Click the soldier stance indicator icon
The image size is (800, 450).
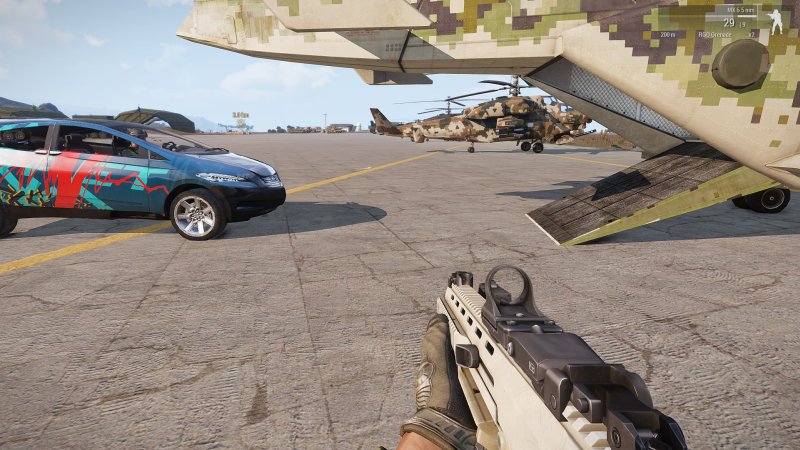[776, 22]
